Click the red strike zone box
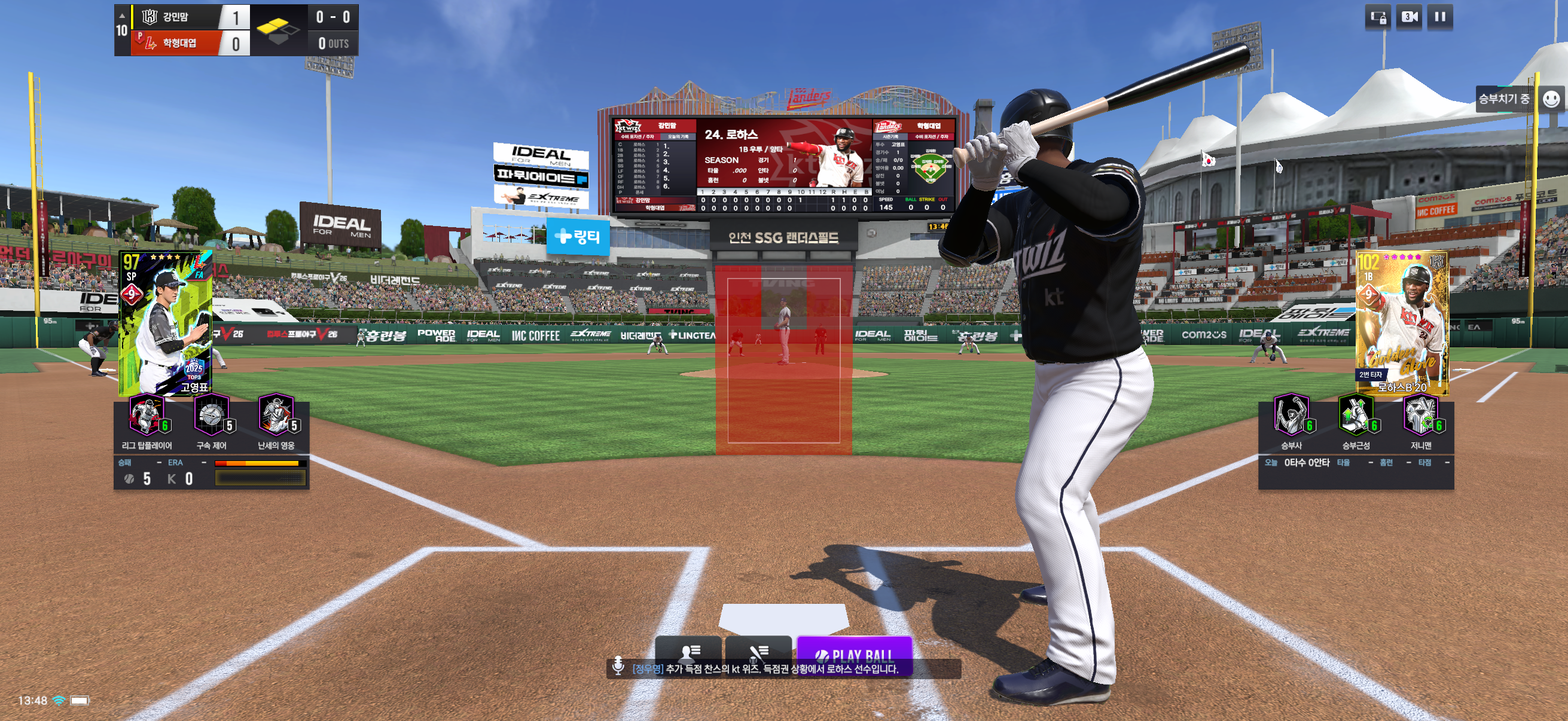1568x721 pixels. (x=783, y=360)
